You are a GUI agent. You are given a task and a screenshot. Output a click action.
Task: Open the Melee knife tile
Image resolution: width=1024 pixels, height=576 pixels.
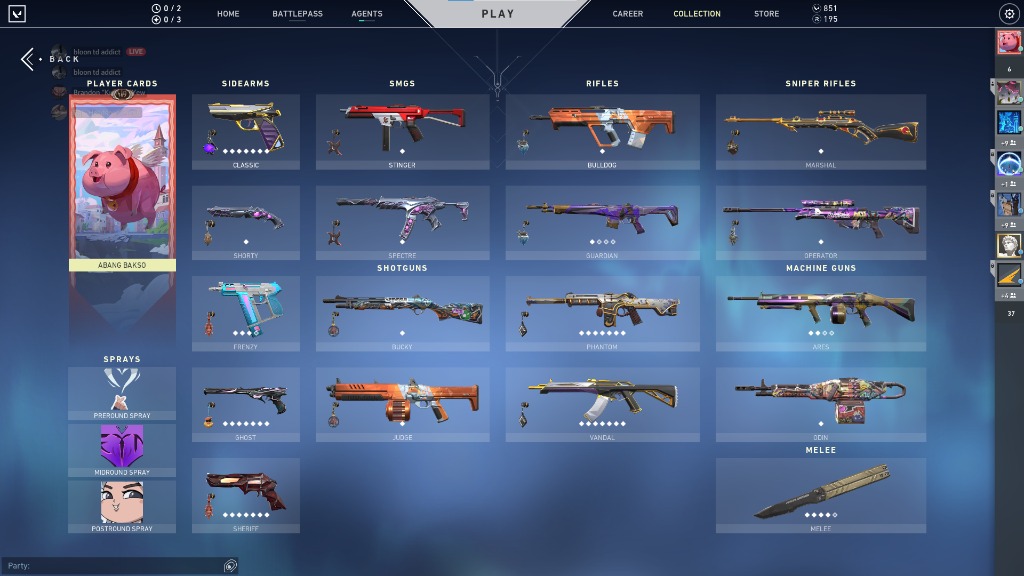[821, 495]
